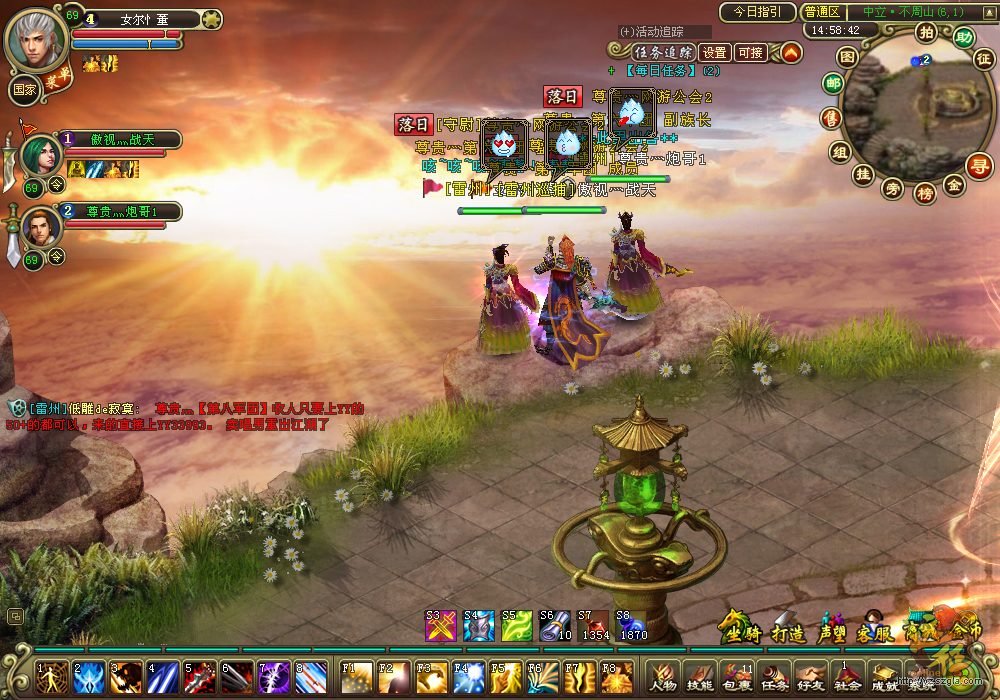Collapse the quest tracker with the orange arrow

point(791,52)
